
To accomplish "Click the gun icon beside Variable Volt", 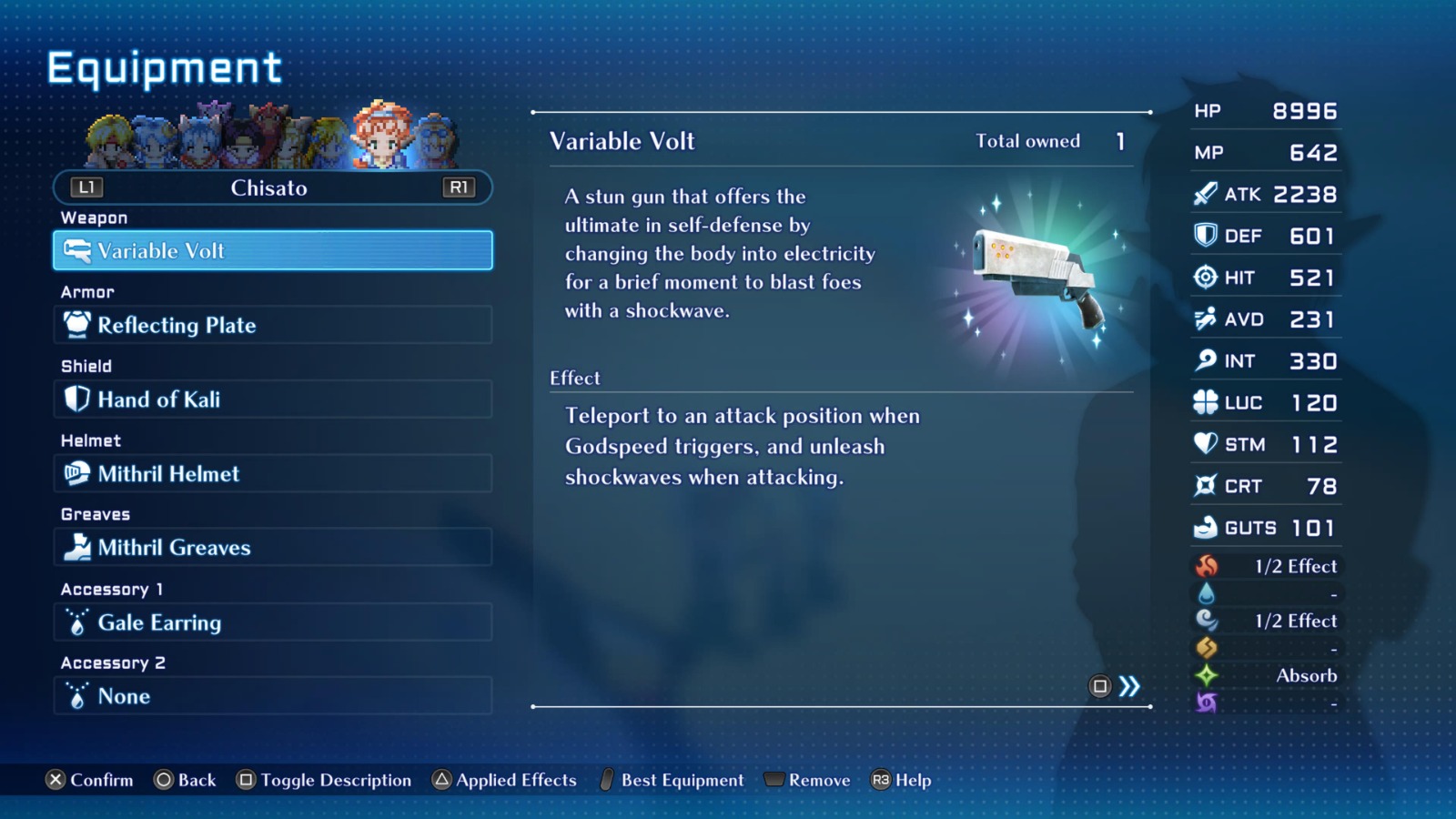I will pyautogui.click(x=77, y=251).
